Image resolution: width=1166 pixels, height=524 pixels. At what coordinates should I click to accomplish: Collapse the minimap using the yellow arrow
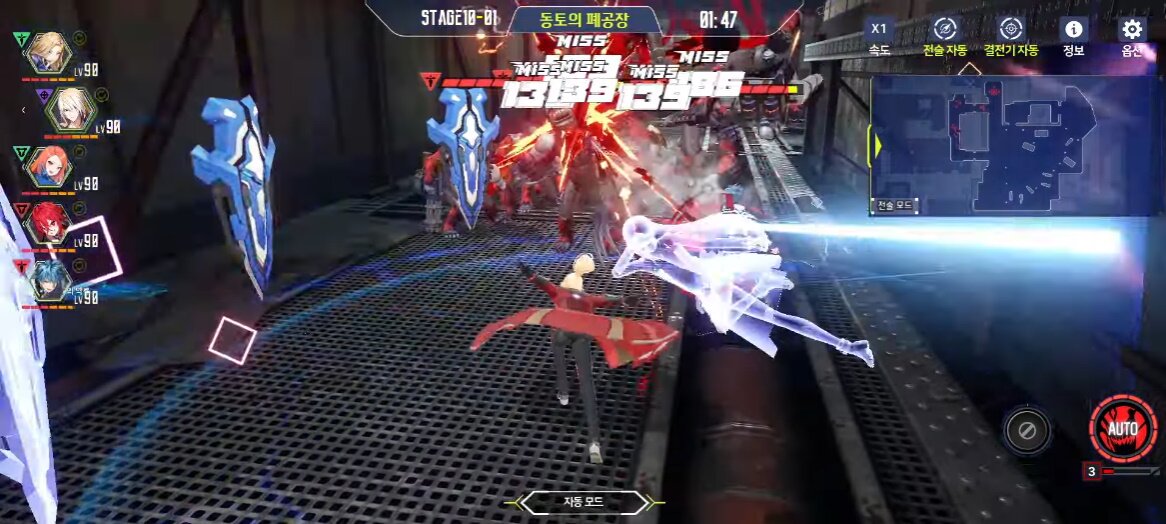coord(877,146)
